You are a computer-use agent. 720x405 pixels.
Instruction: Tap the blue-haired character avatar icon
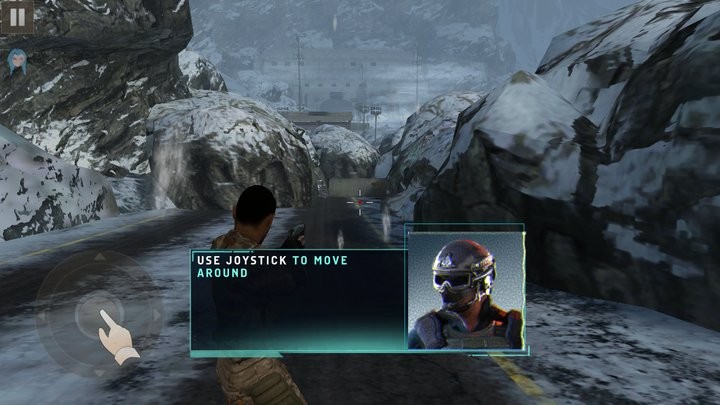[x=17, y=60]
